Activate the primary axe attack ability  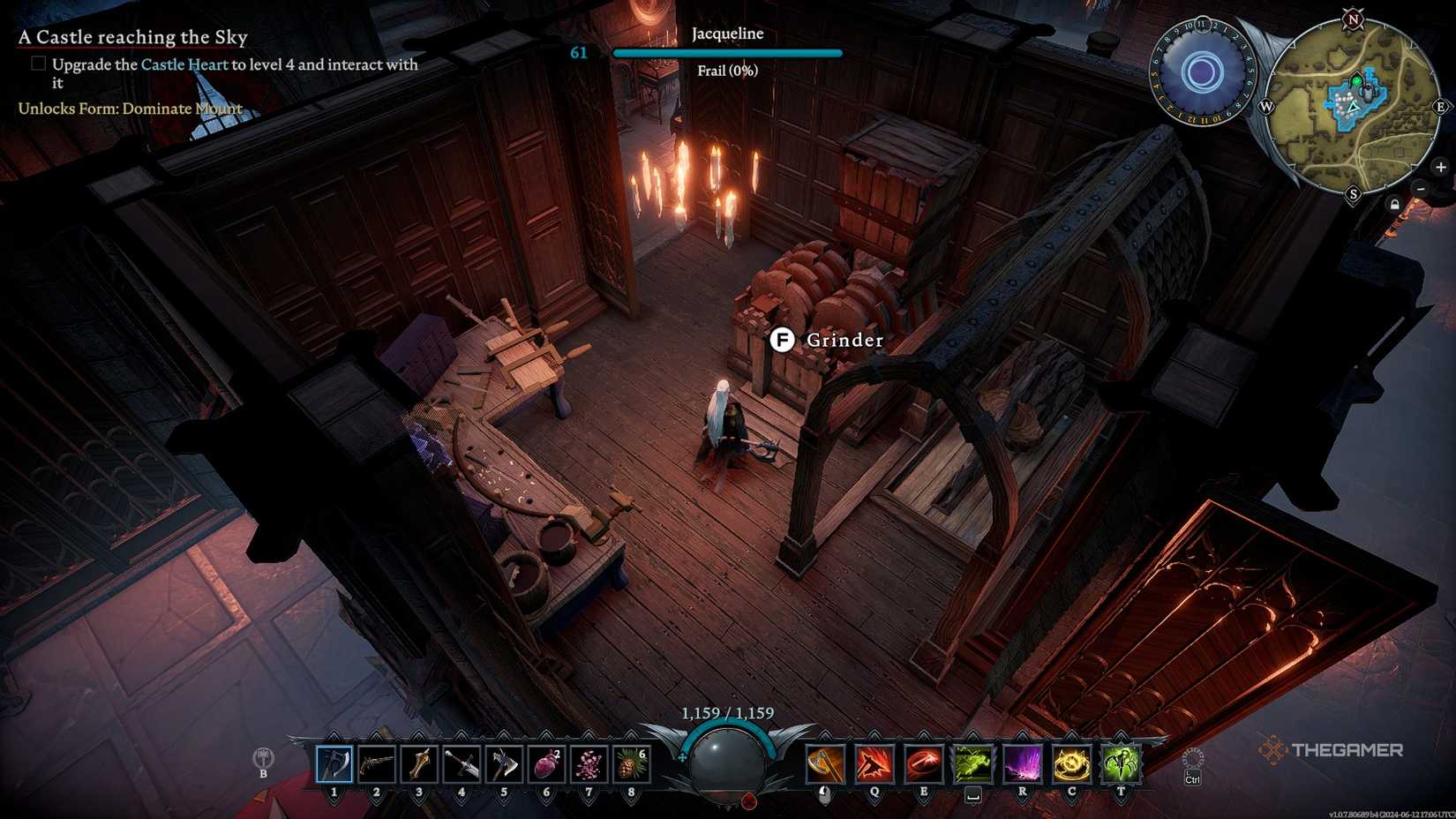825,763
